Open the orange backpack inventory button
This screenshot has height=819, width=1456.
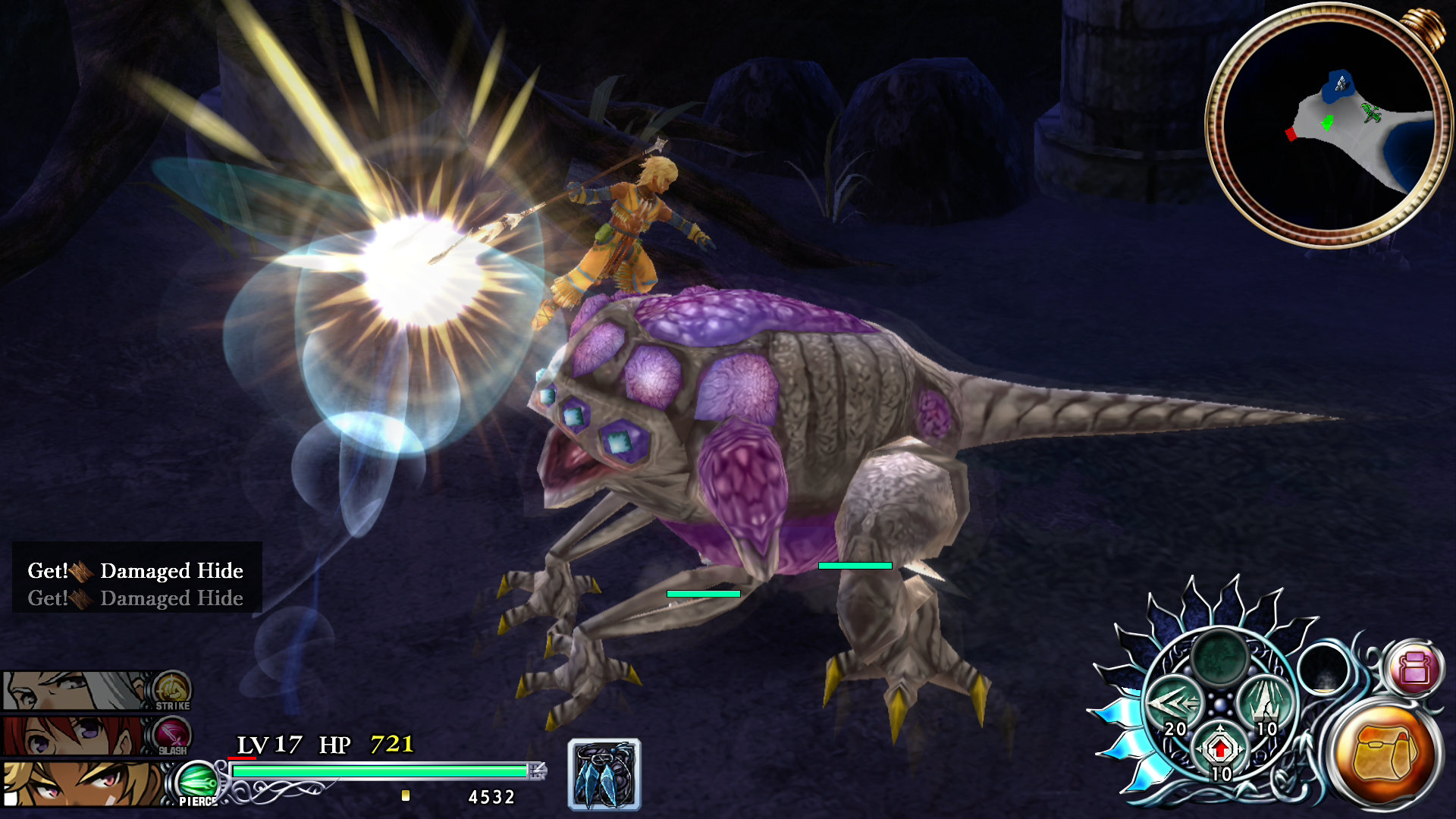coord(1384,751)
